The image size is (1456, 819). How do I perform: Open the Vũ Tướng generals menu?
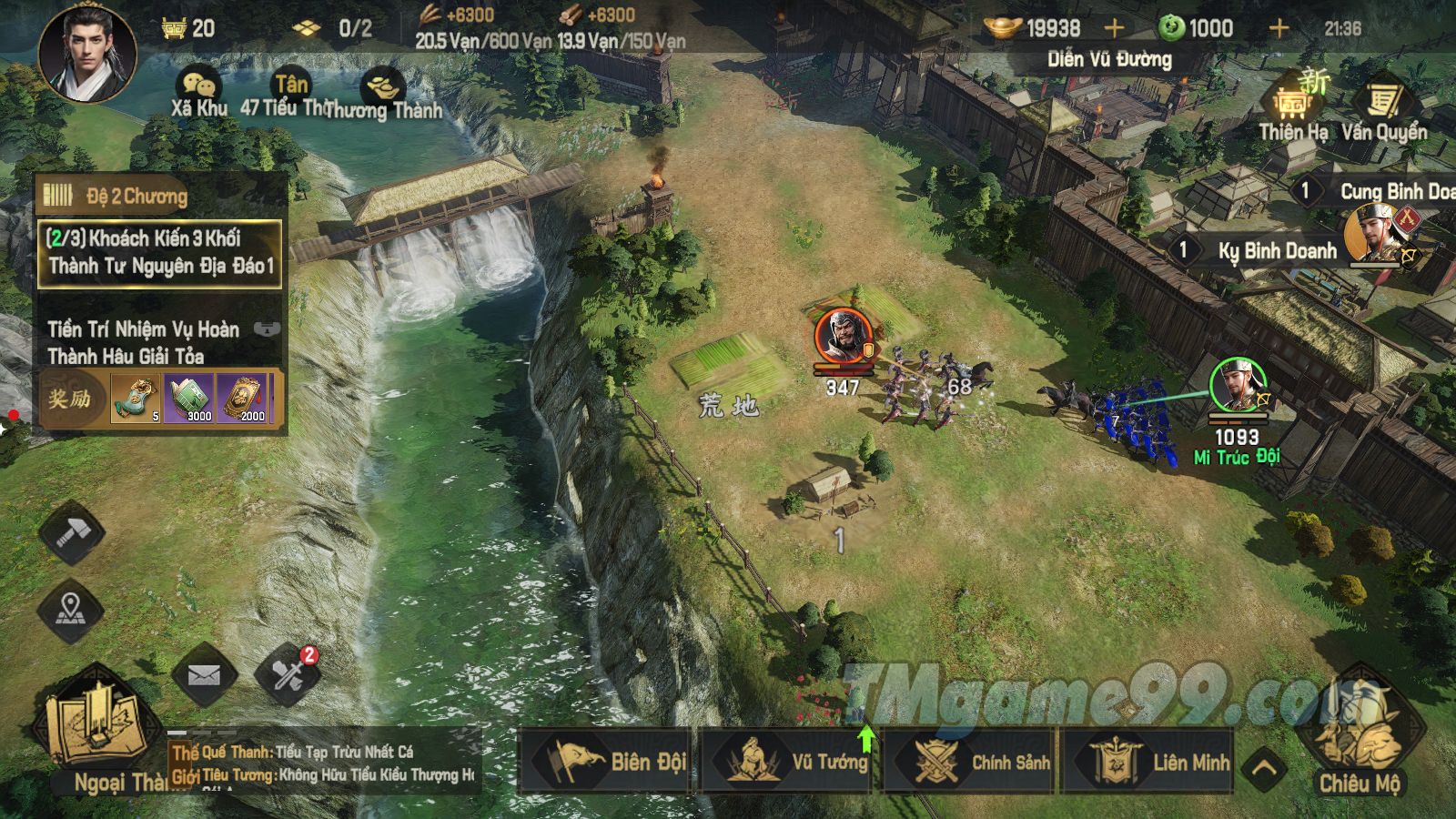coord(789,761)
